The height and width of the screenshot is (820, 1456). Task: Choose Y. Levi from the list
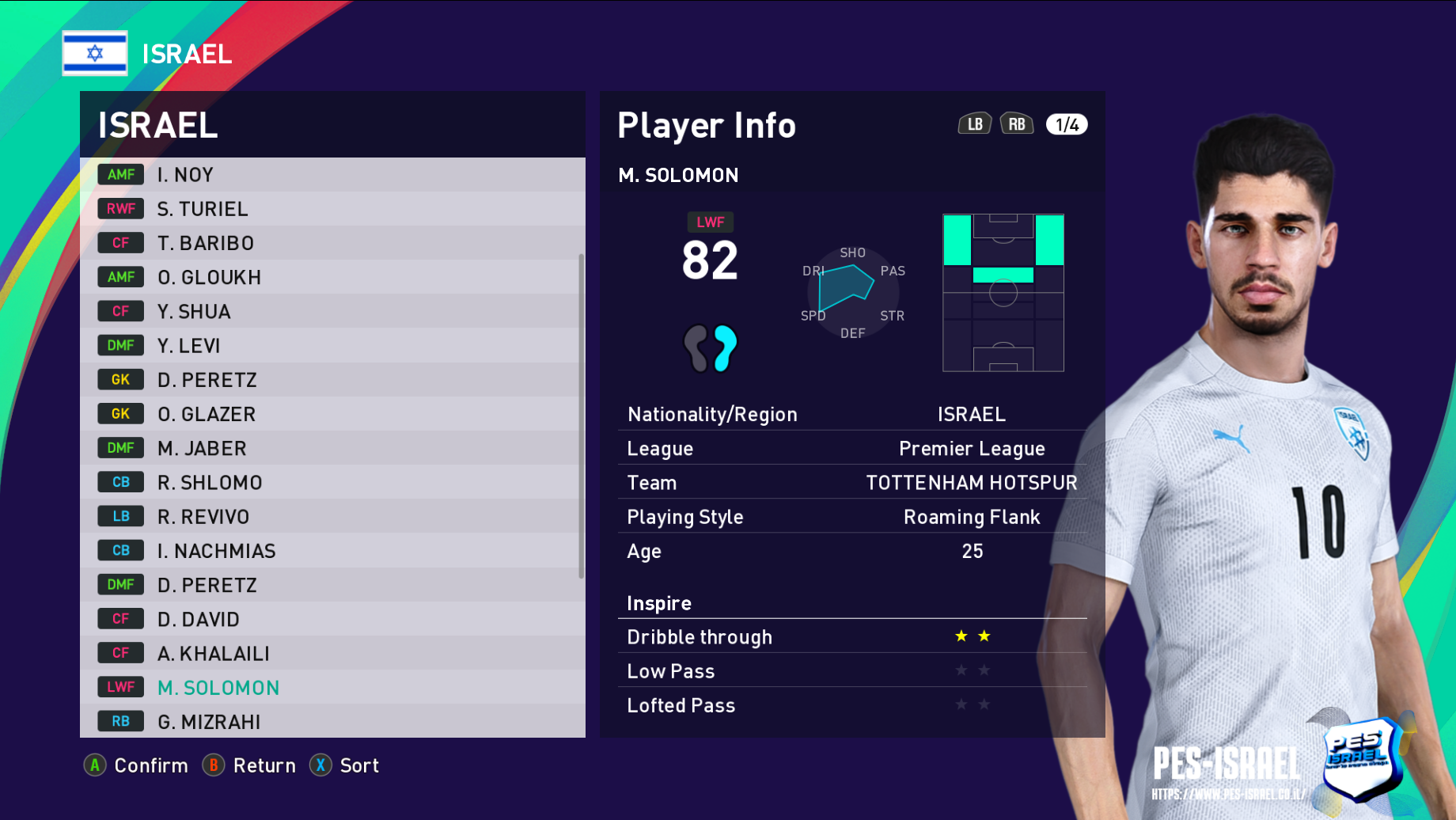tap(332, 346)
